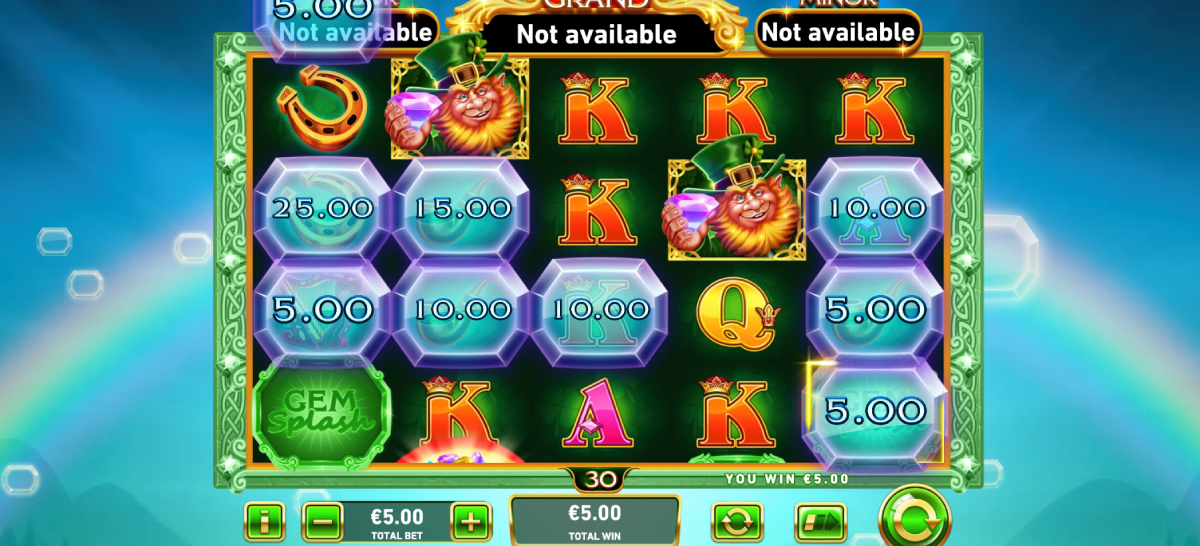
Task: Toggle turbo spin mode
Action: [819, 522]
